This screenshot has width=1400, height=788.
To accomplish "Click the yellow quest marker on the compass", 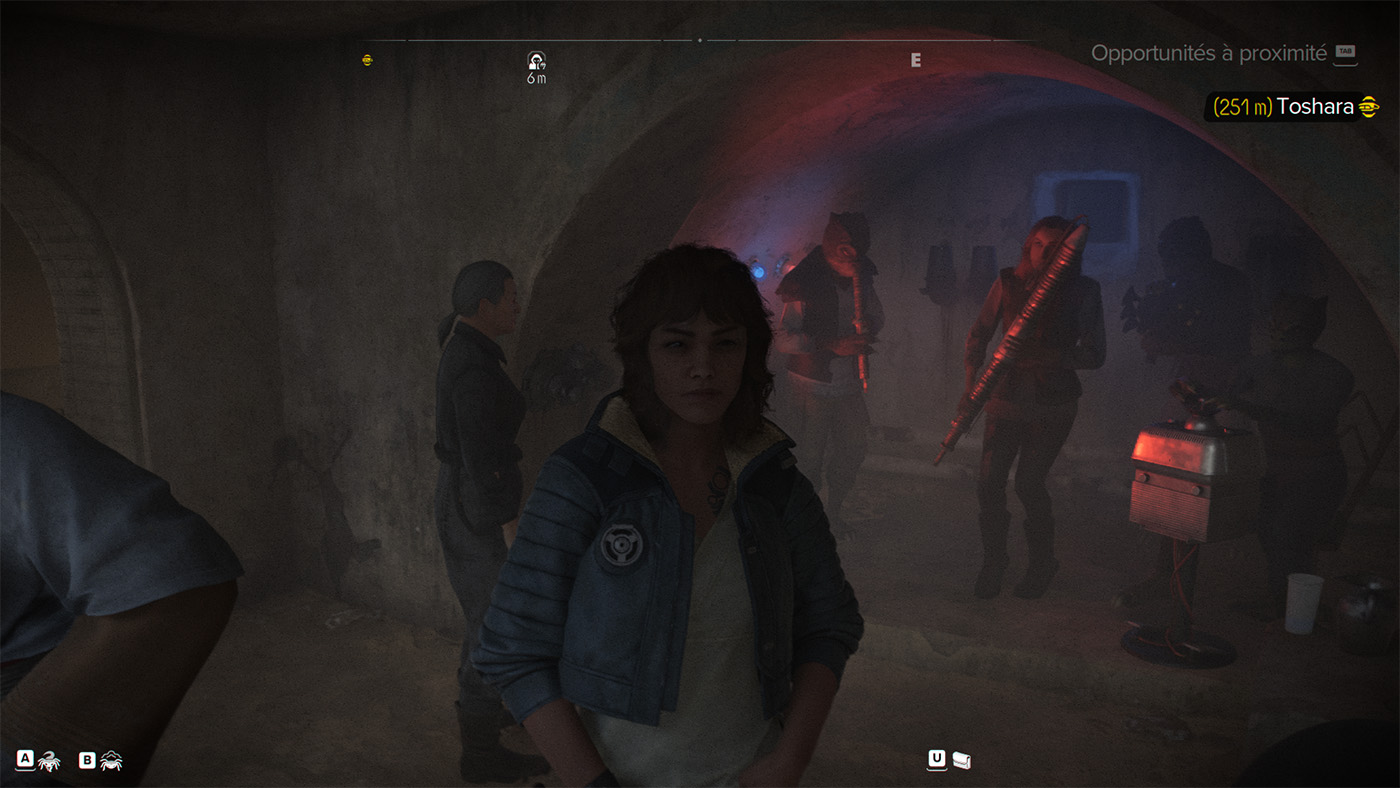I will coord(367,60).
